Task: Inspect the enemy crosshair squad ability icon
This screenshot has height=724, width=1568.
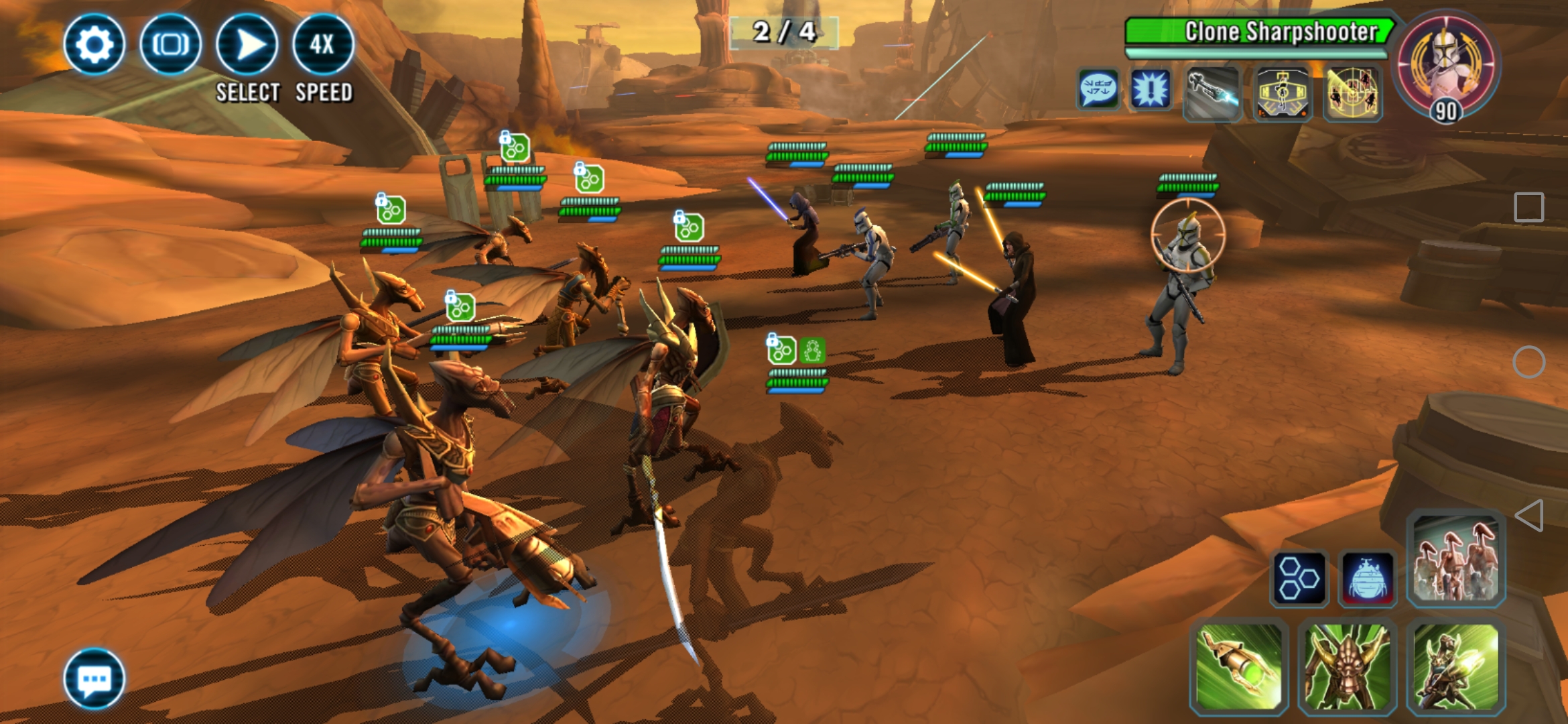Action: pos(1352,93)
